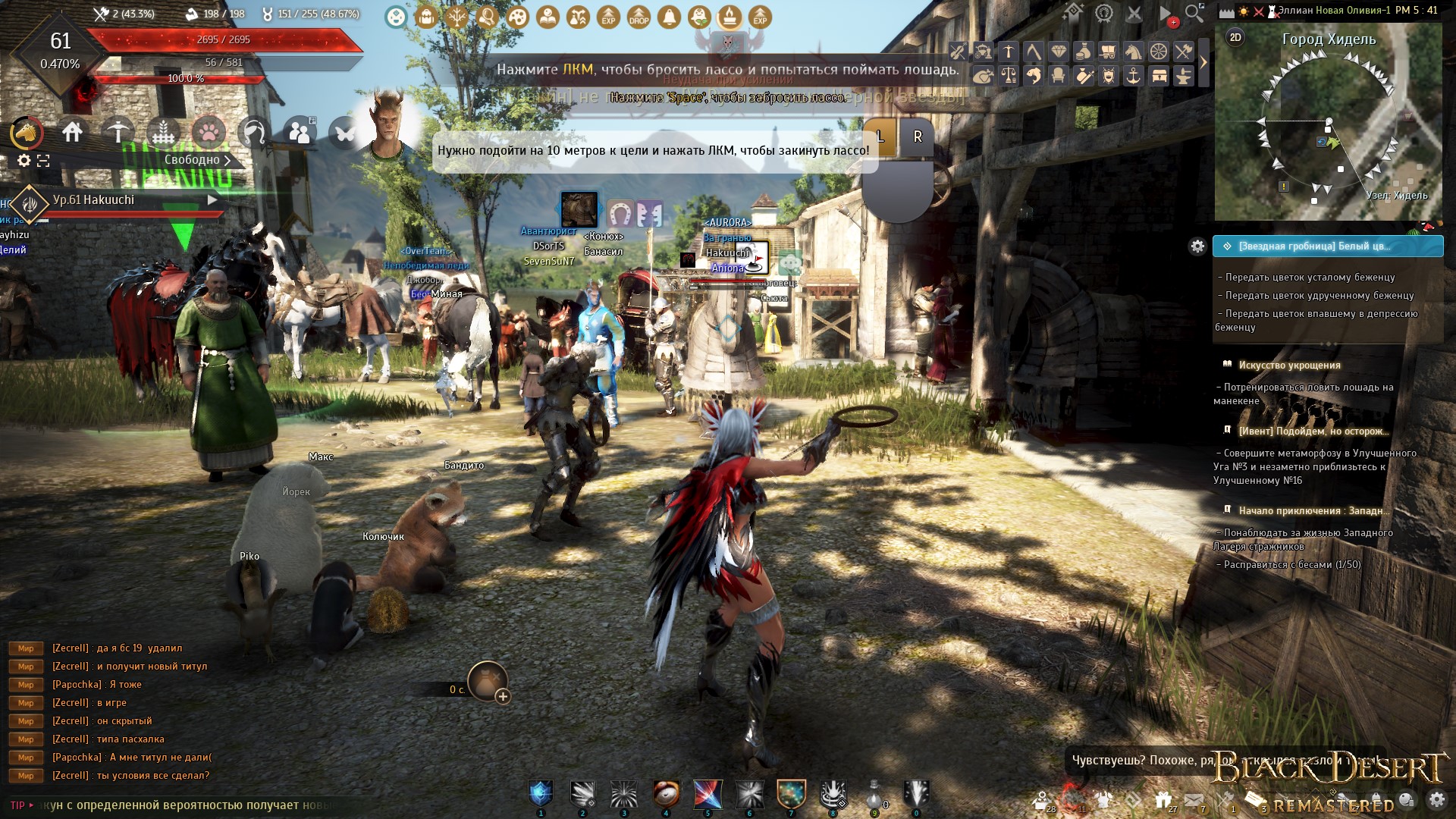Image resolution: width=1456 pixels, height=819 pixels.
Task: Open the white butterfly fairy icon
Action: (x=344, y=133)
